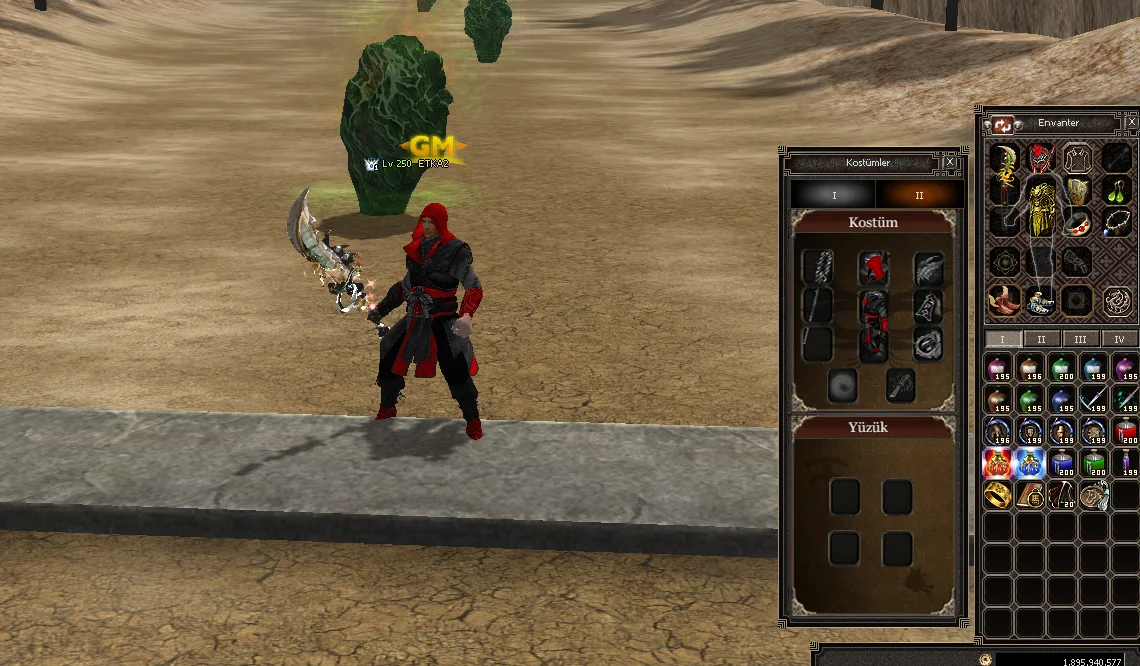Switch to costume page II

tap(919, 195)
